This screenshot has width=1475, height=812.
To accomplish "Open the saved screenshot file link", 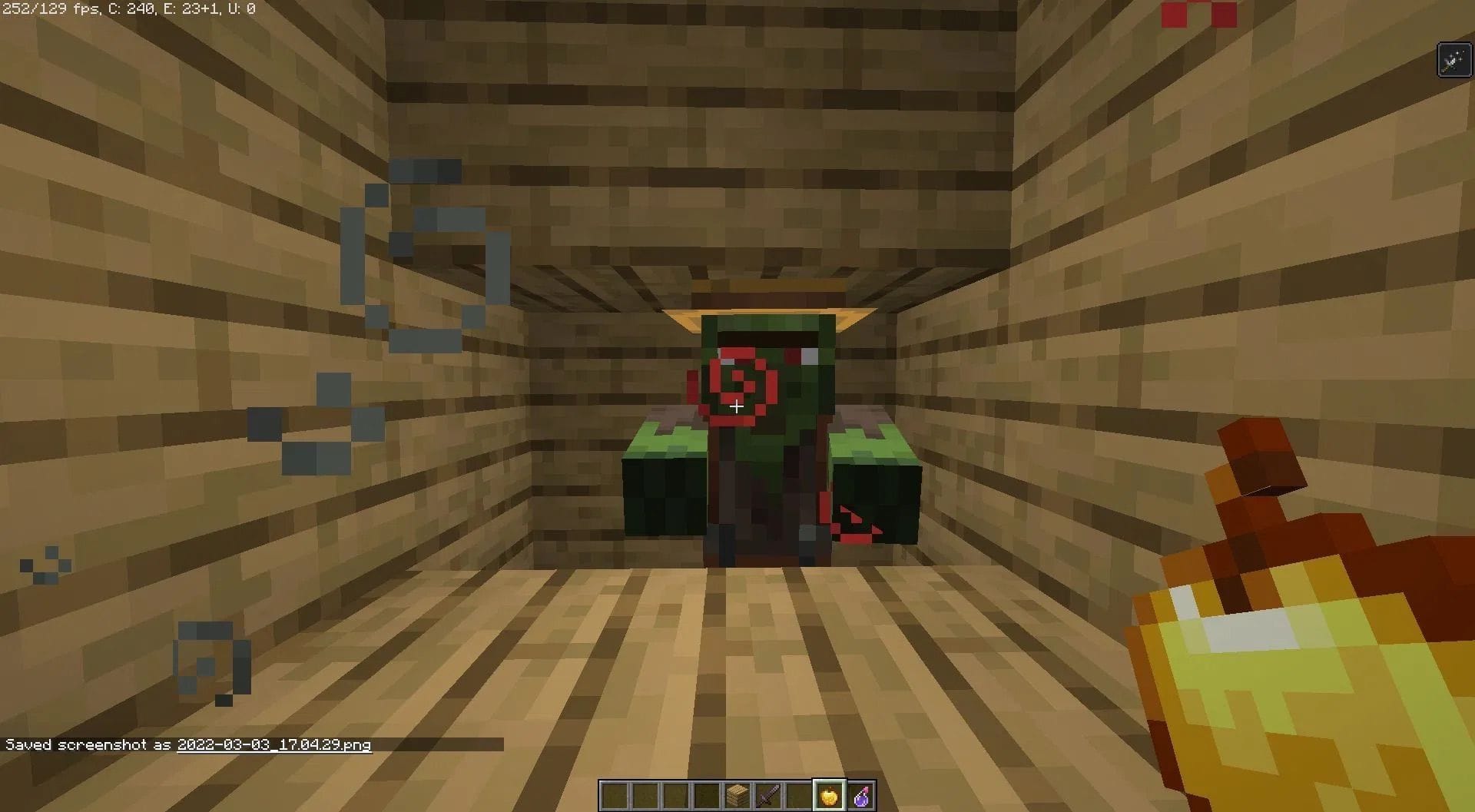I will click(274, 744).
